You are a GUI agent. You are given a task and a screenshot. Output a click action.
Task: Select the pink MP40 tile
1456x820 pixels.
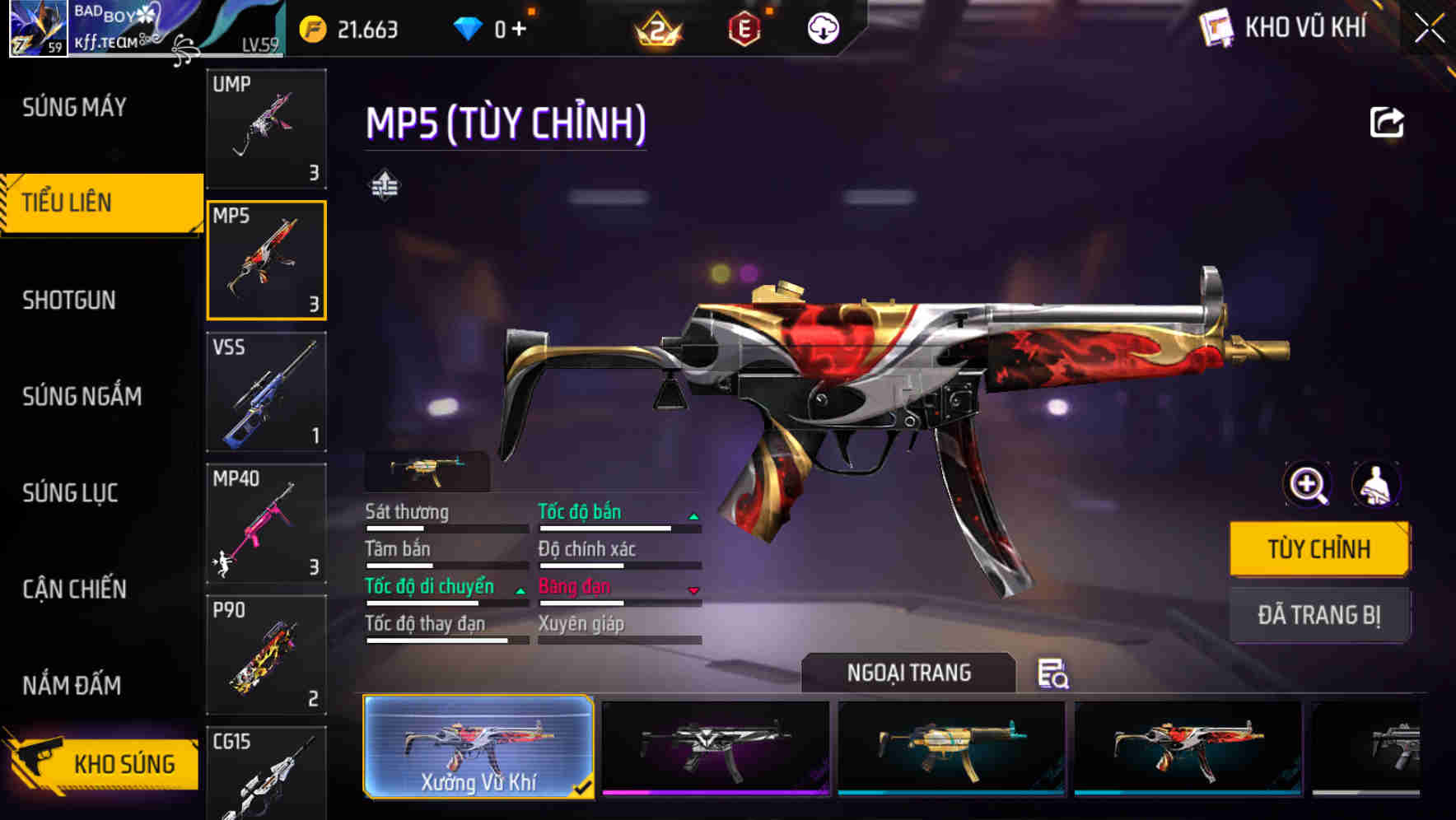[x=266, y=524]
